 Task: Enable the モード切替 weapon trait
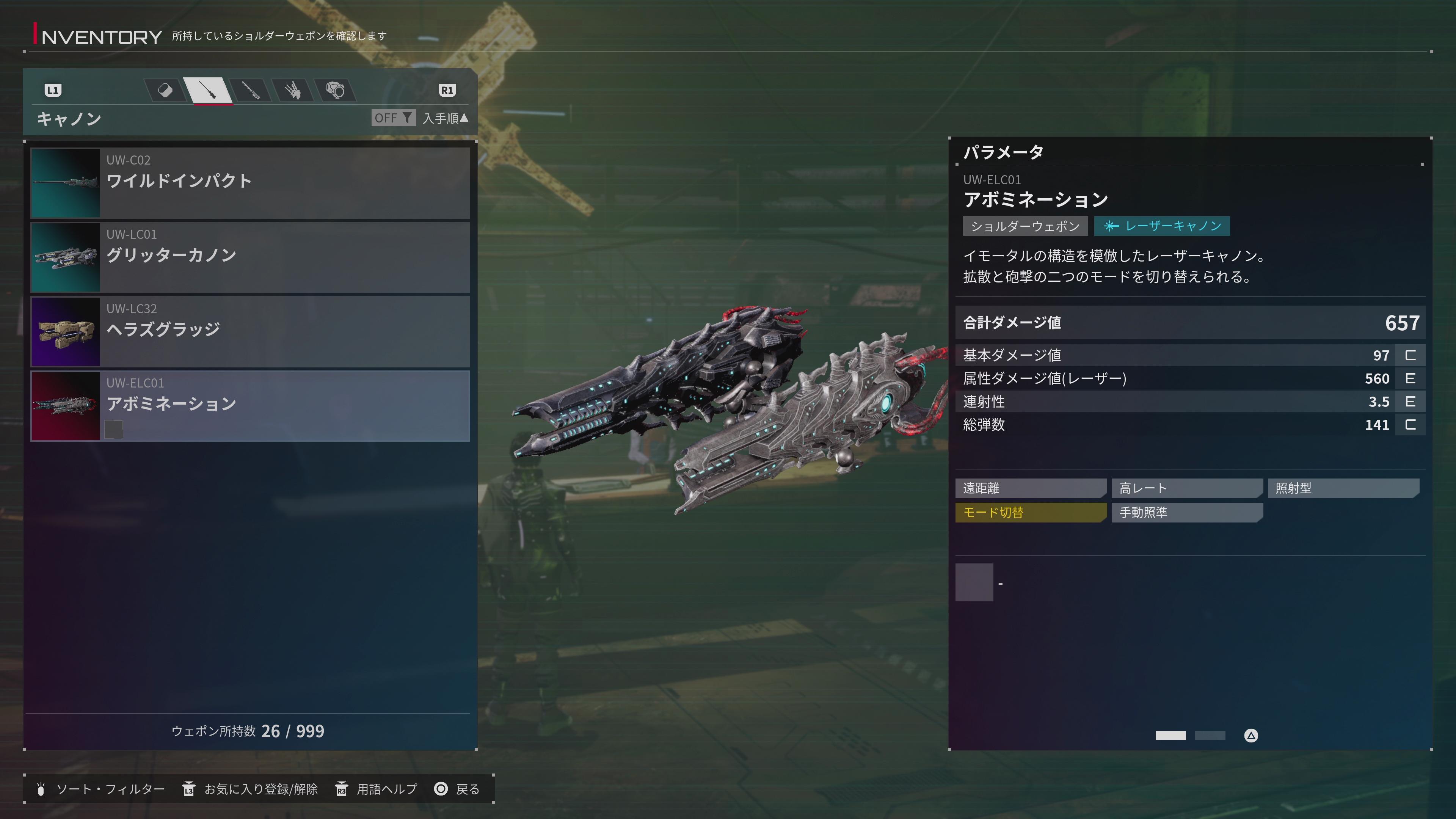1031,513
